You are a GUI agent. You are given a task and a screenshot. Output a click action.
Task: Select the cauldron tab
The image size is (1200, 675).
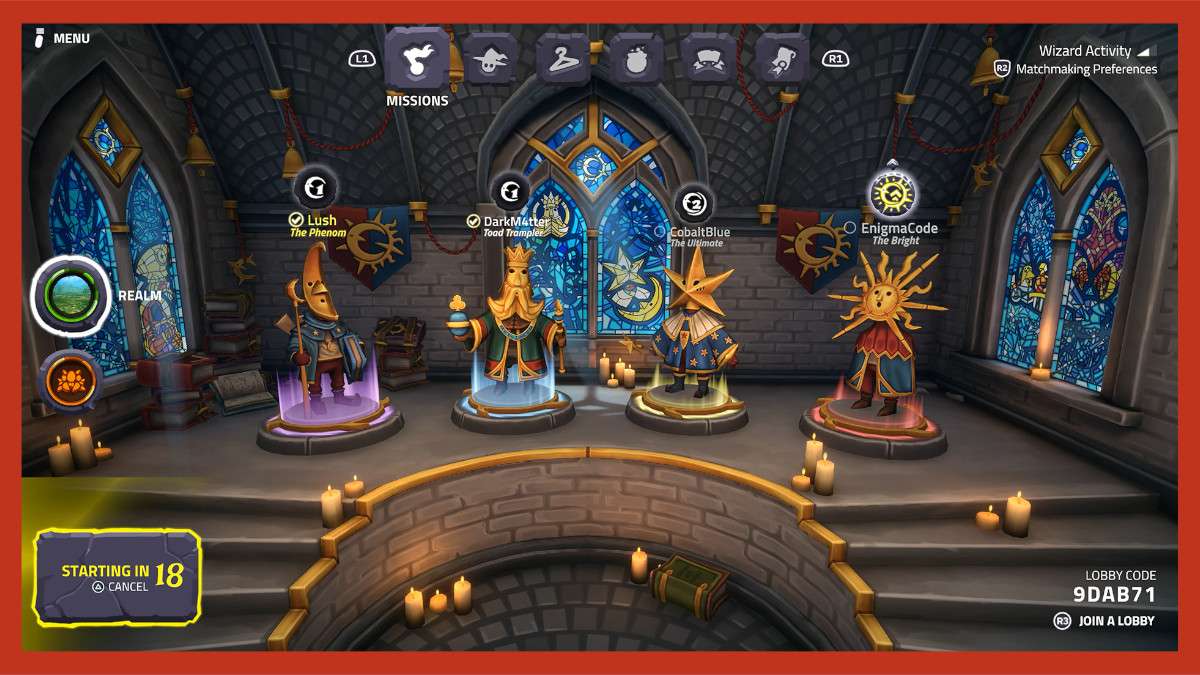click(x=637, y=59)
